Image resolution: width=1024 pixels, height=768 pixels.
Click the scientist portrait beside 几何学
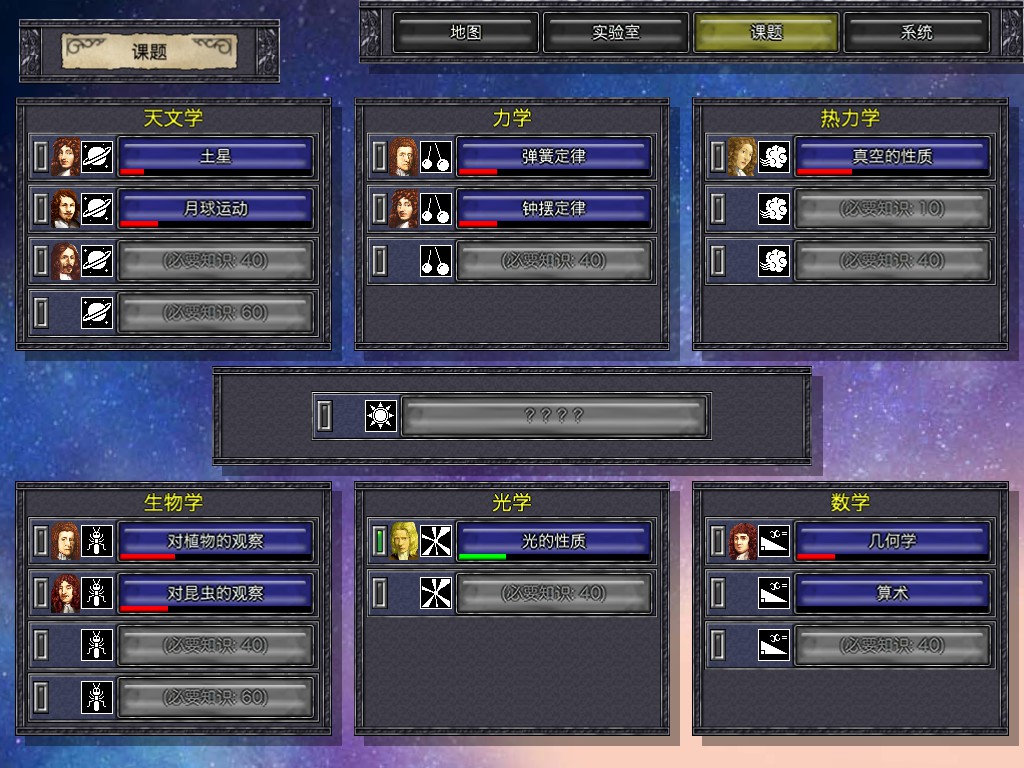[x=741, y=541]
